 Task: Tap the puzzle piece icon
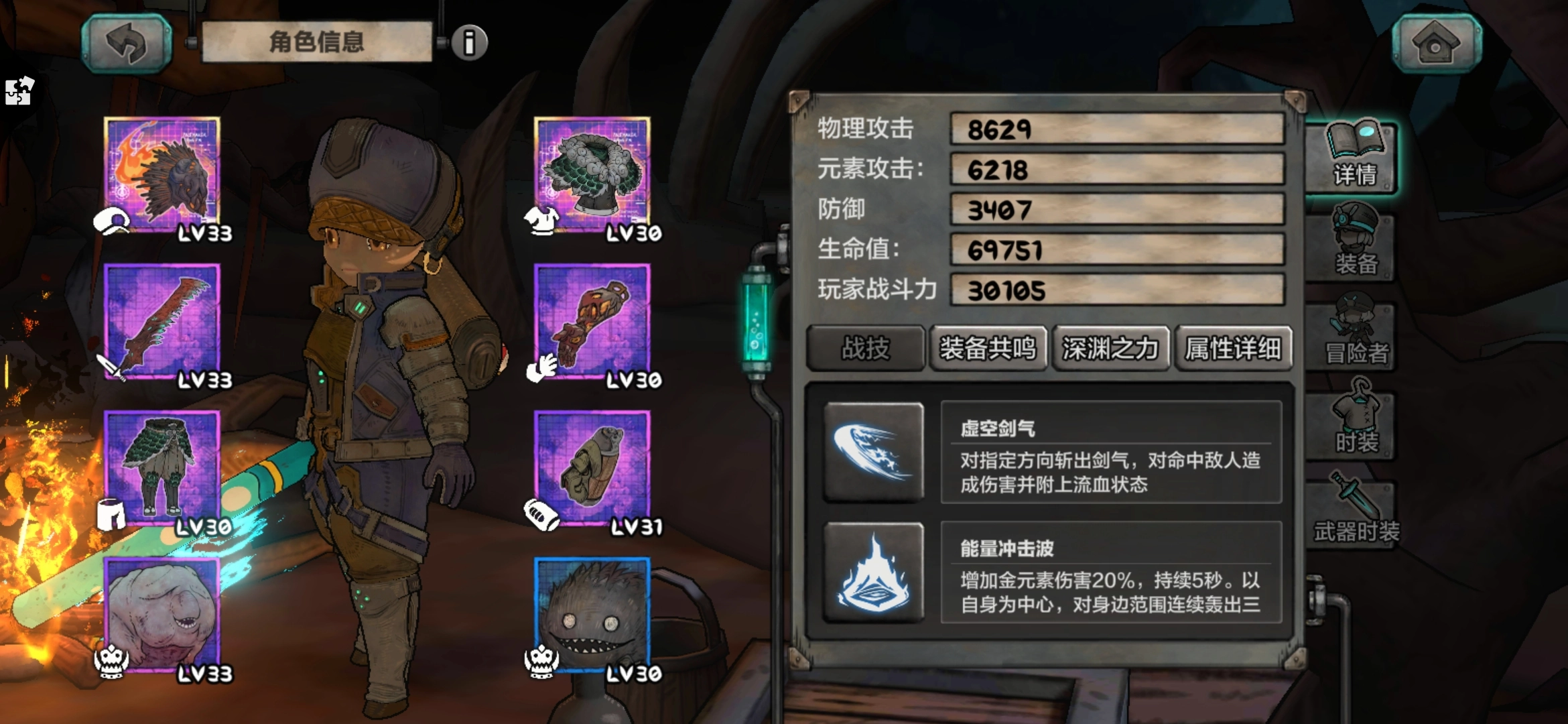(19, 90)
